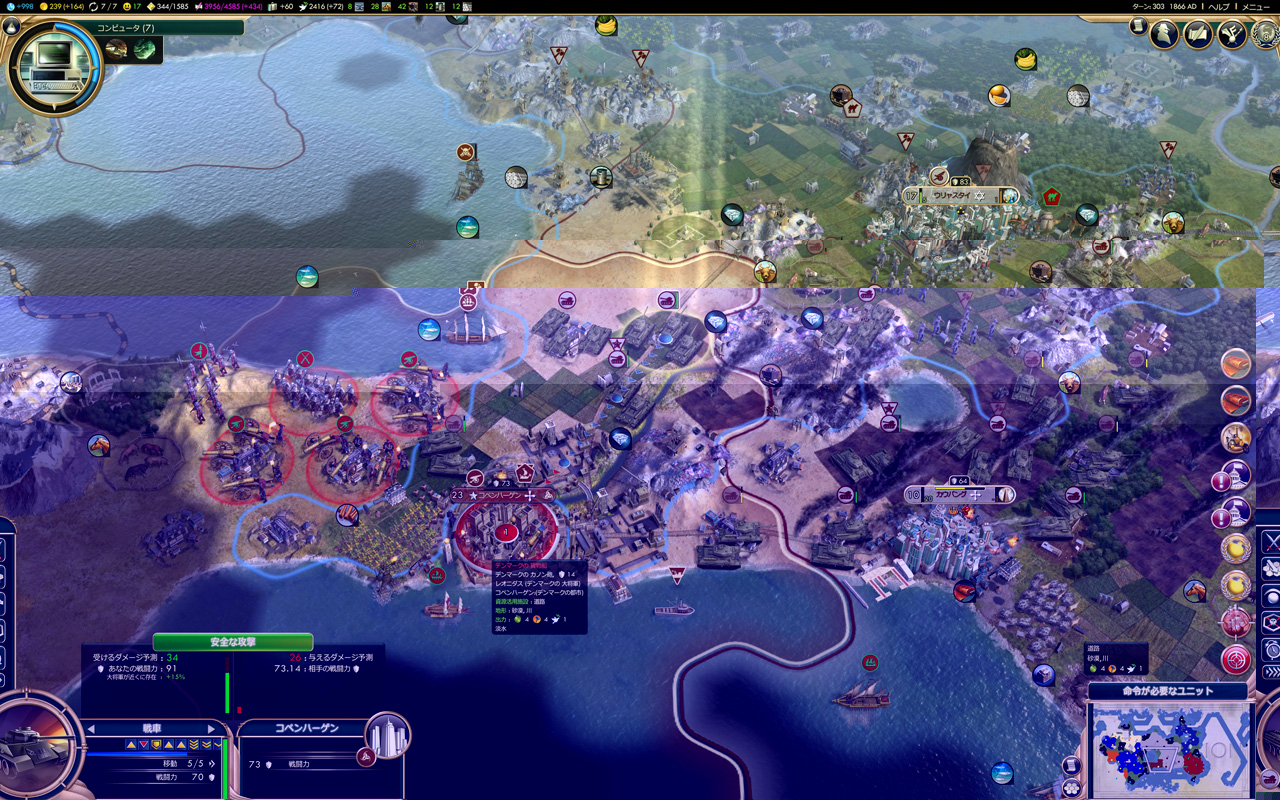1280x800 pixels.
Task: Open the diplomacy overview icon
Action: pos(1232,34)
